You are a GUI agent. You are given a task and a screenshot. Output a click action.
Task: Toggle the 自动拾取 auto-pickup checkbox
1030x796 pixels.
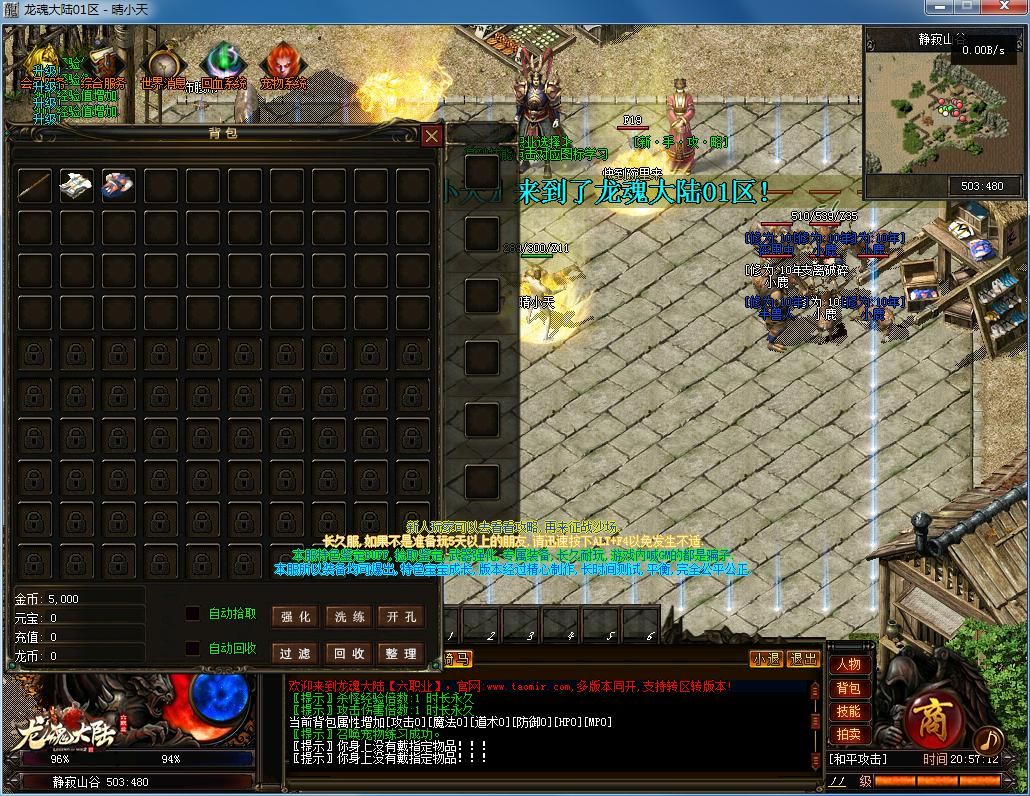coord(193,613)
